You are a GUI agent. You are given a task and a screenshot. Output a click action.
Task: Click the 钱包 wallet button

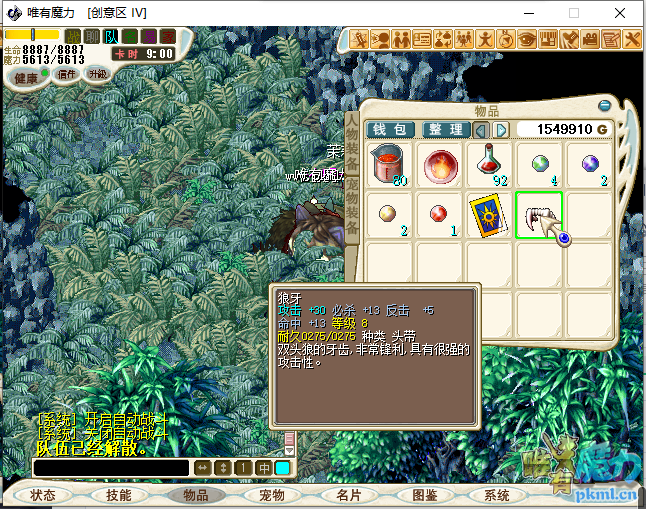click(391, 130)
